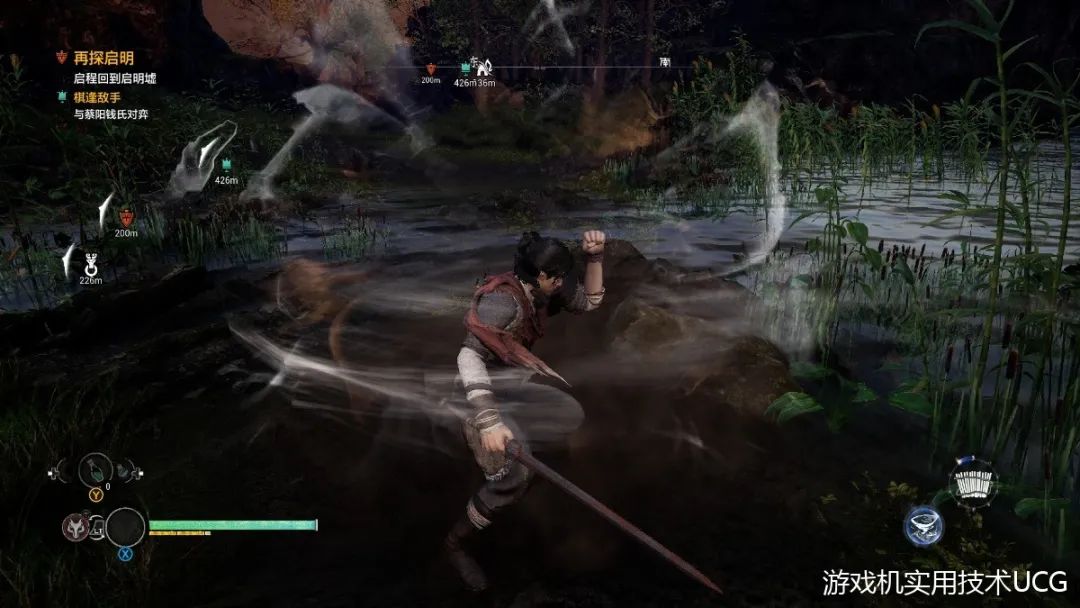Click the red compass marker labeled 200m

coord(431,69)
